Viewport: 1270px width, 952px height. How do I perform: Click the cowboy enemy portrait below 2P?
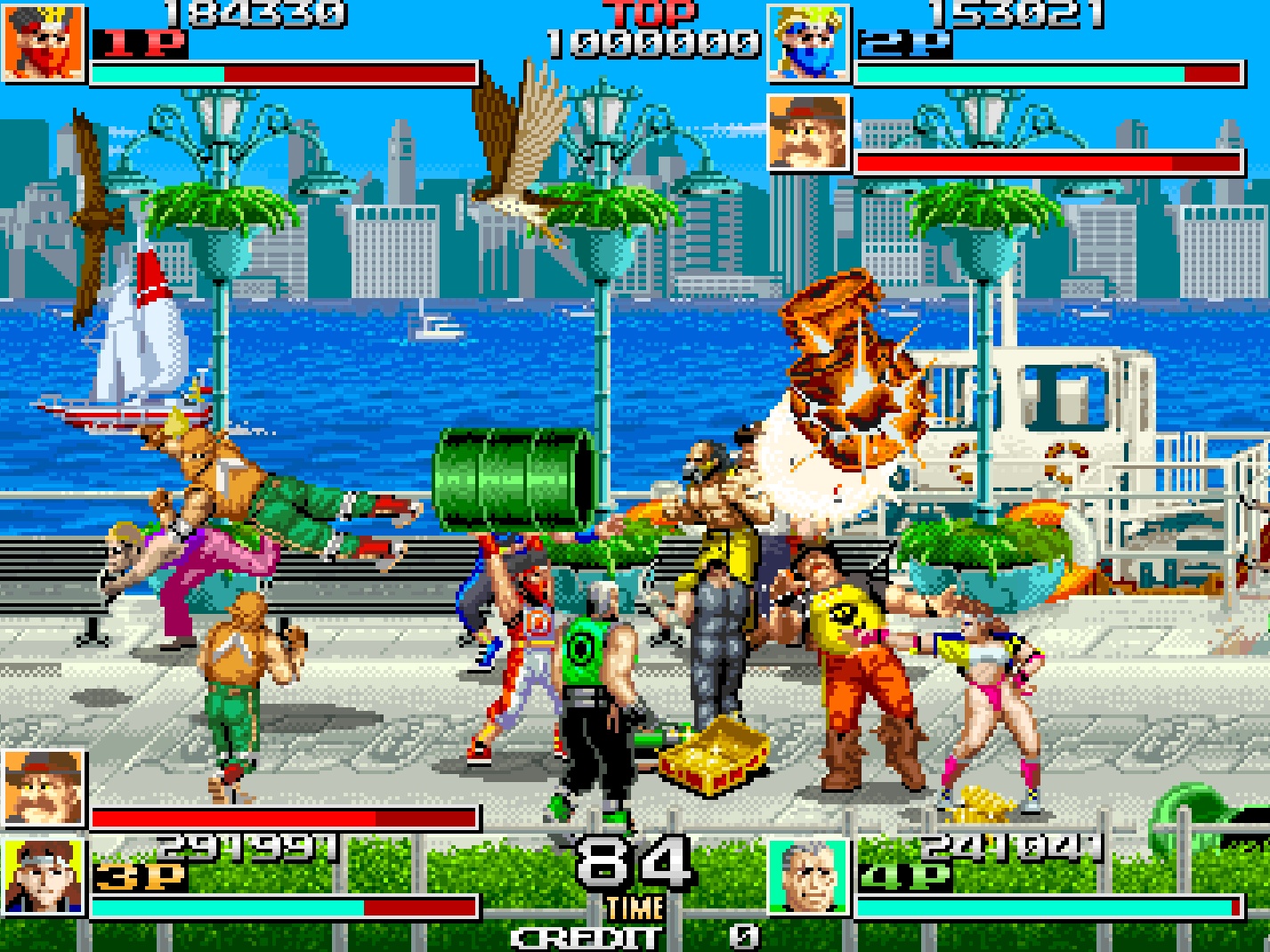pos(808,133)
